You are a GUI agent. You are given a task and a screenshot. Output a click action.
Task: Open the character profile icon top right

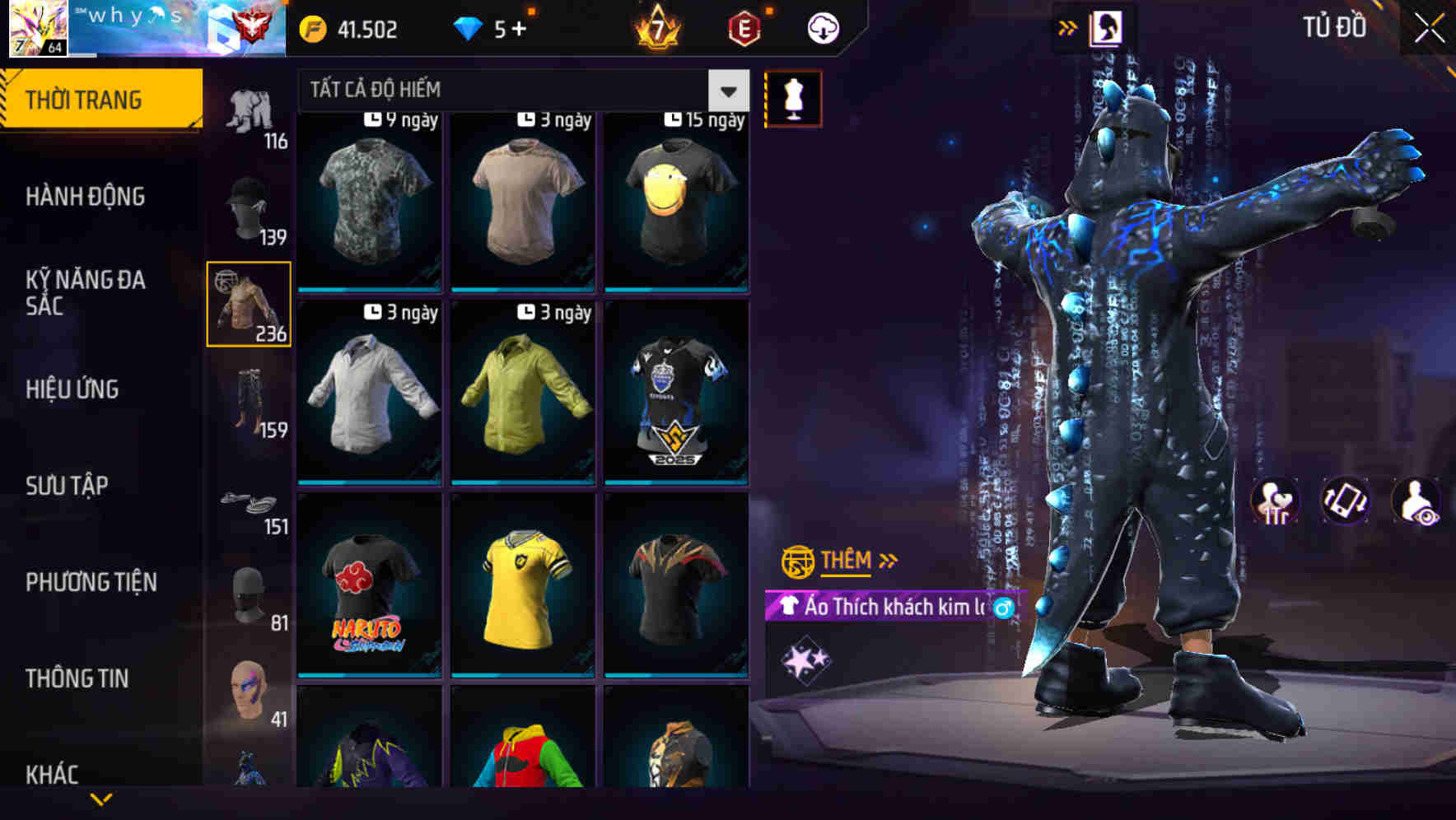pyautogui.click(x=1104, y=27)
